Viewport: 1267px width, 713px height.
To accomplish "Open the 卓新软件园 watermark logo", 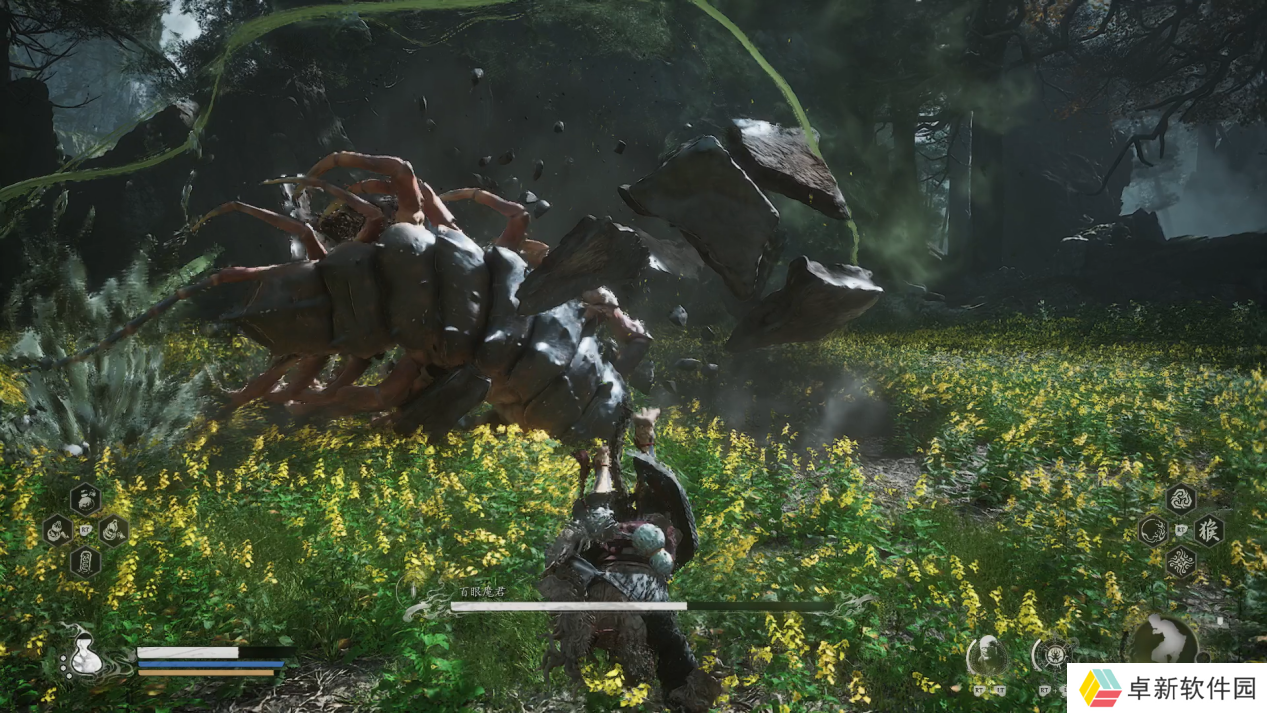I will tap(1166, 688).
